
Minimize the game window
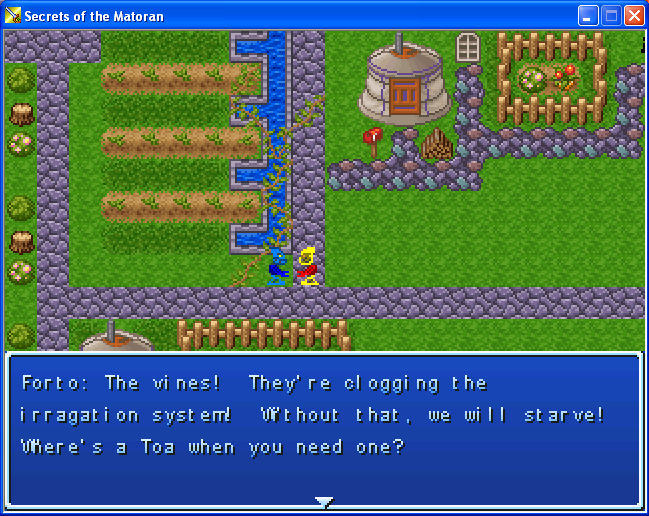[x=588, y=16]
